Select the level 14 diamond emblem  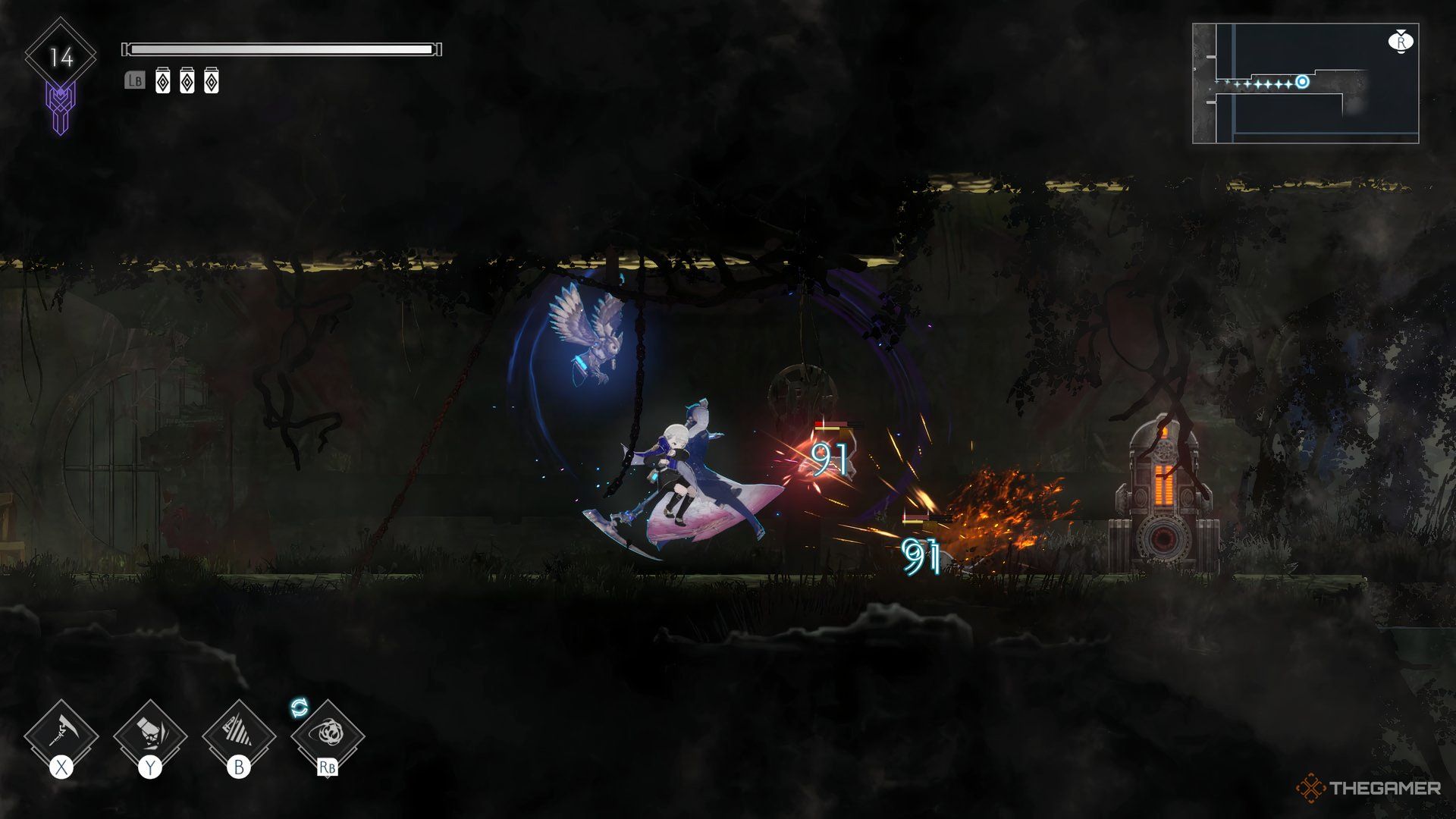(x=61, y=57)
